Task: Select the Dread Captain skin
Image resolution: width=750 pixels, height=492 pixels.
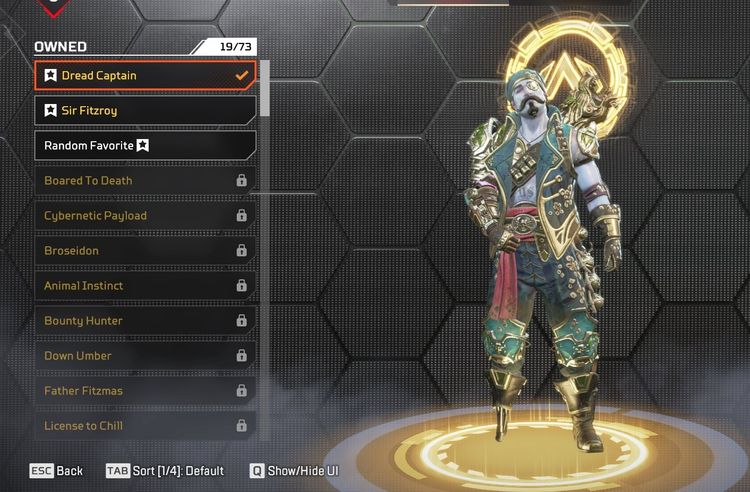Action: 145,76
